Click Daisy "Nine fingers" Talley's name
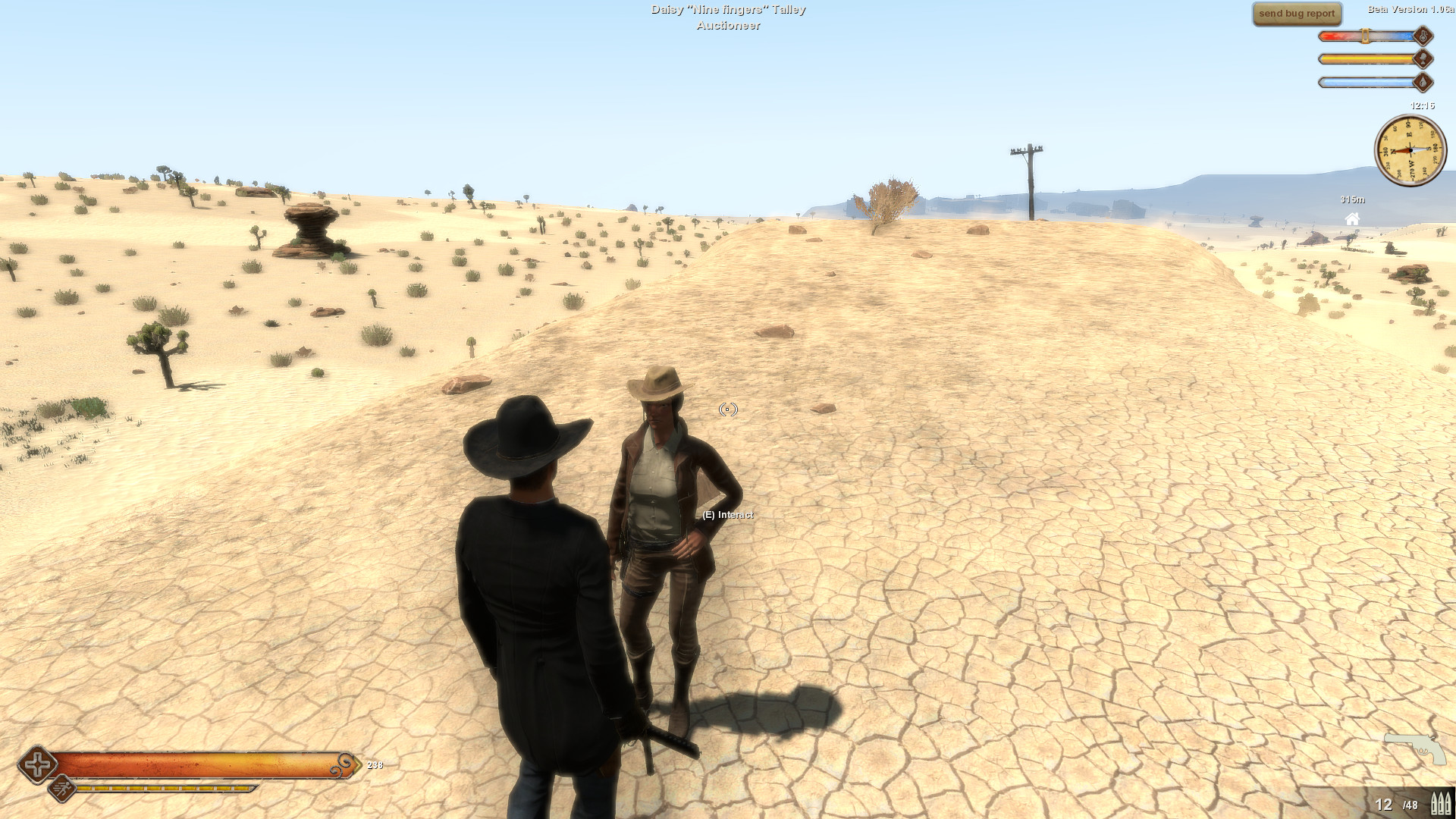 729,9
